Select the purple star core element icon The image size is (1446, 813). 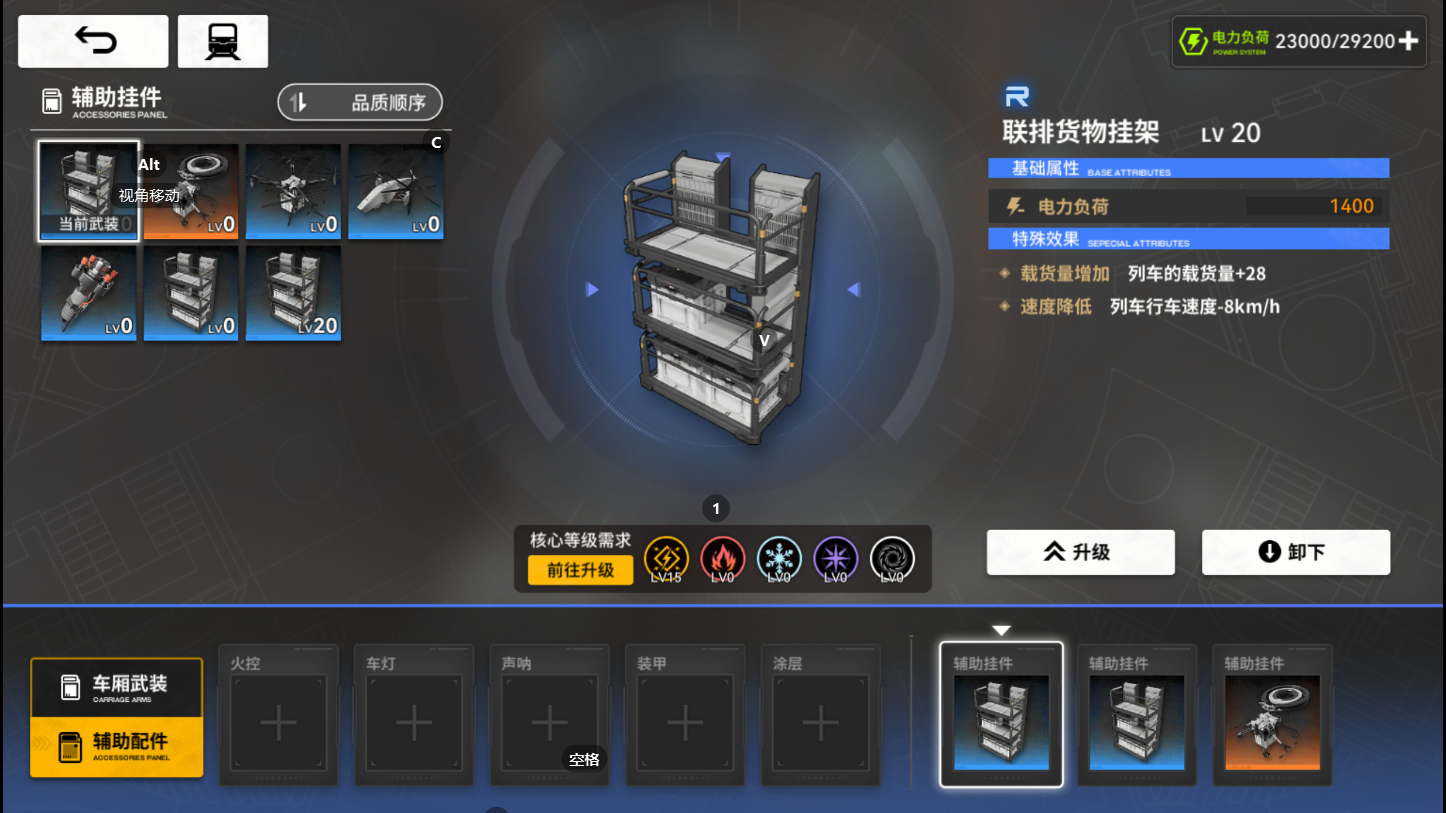(835, 559)
